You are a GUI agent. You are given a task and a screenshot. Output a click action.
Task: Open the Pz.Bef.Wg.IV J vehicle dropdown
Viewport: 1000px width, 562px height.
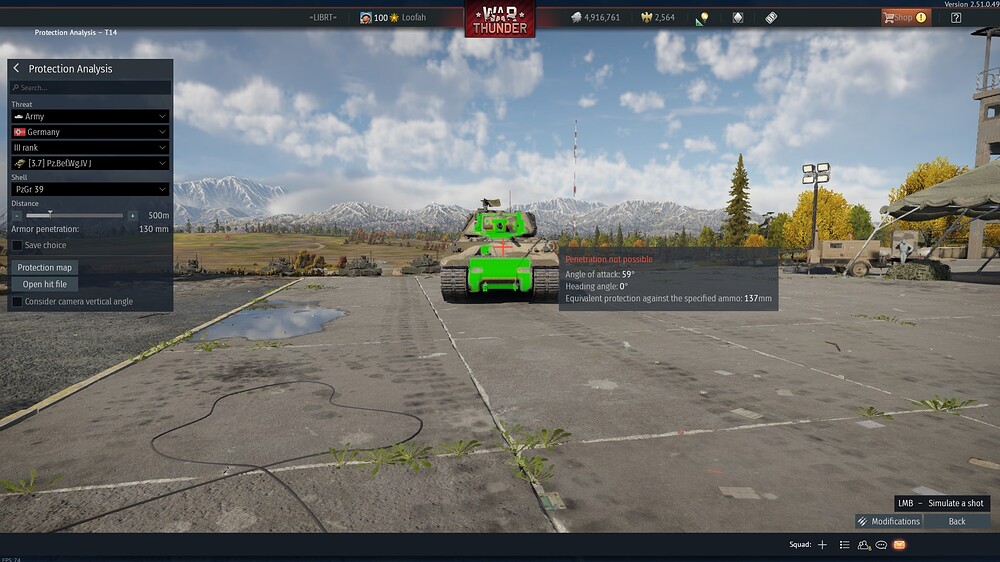(x=89, y=163)
